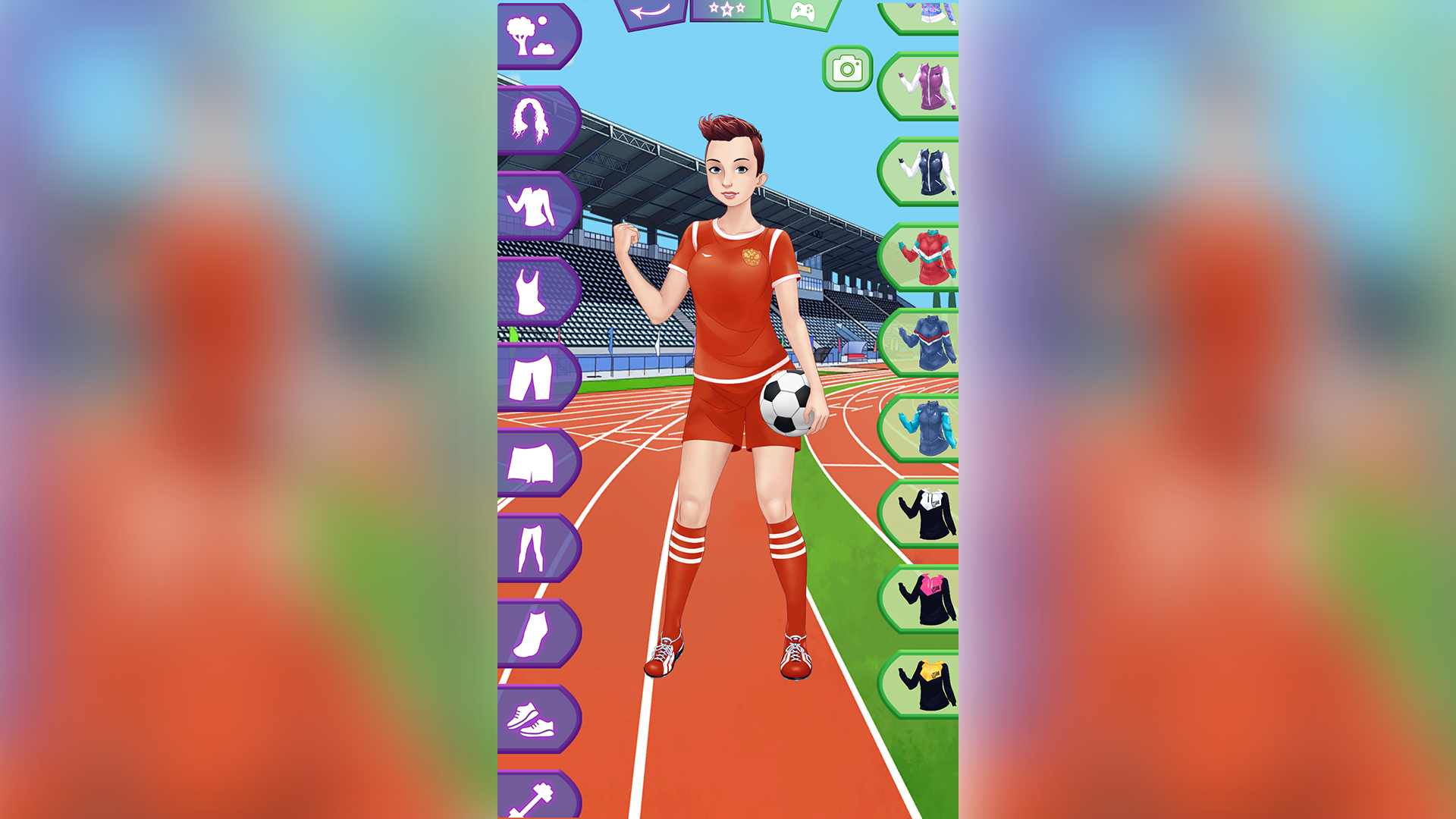Take a photo with the camera button
Image resolution: width=1456 pixels, height=819 pixels.
pyautogui.click(x=846, y=68)
